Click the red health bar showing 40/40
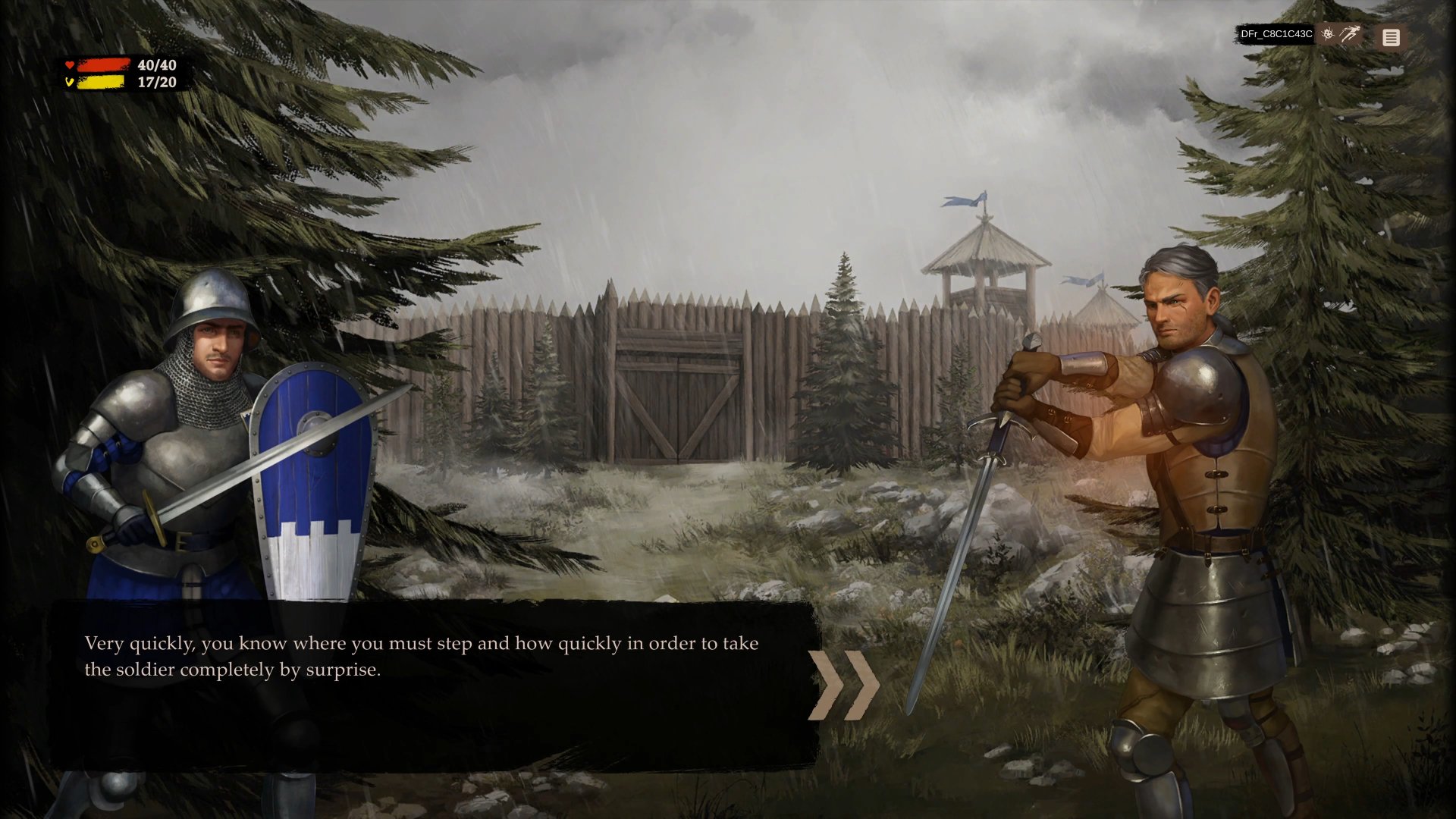1456x819 pixels. click(104, 65)
